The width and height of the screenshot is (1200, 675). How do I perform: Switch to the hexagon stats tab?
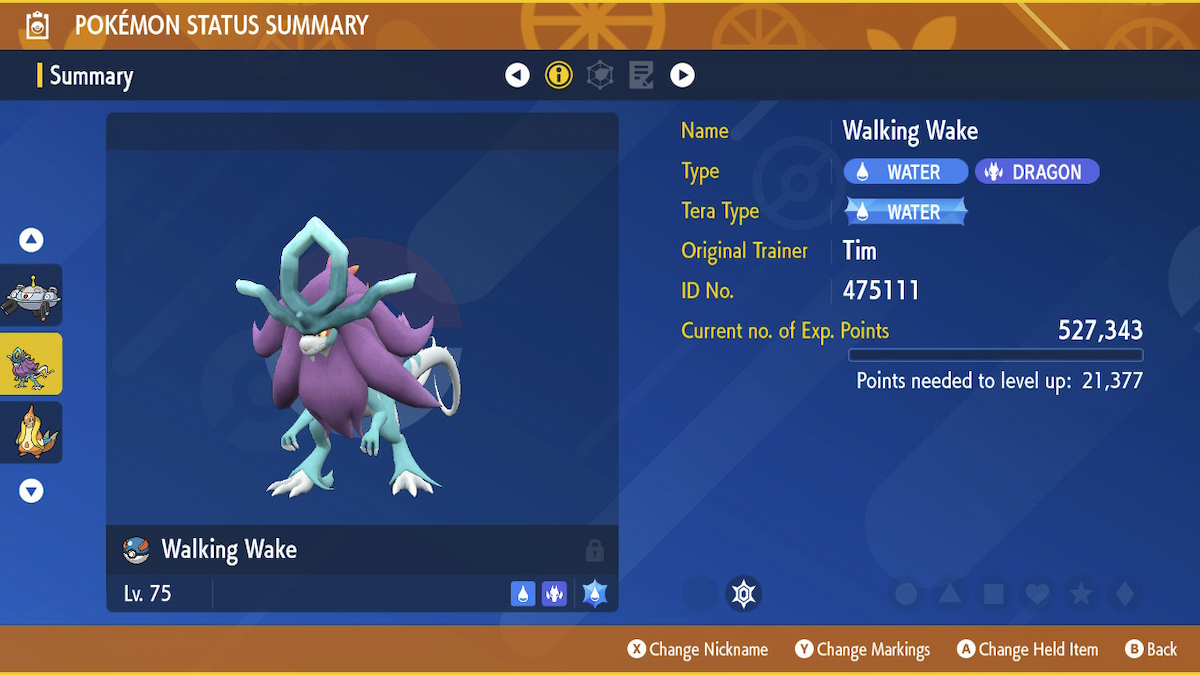pos(600,75)
